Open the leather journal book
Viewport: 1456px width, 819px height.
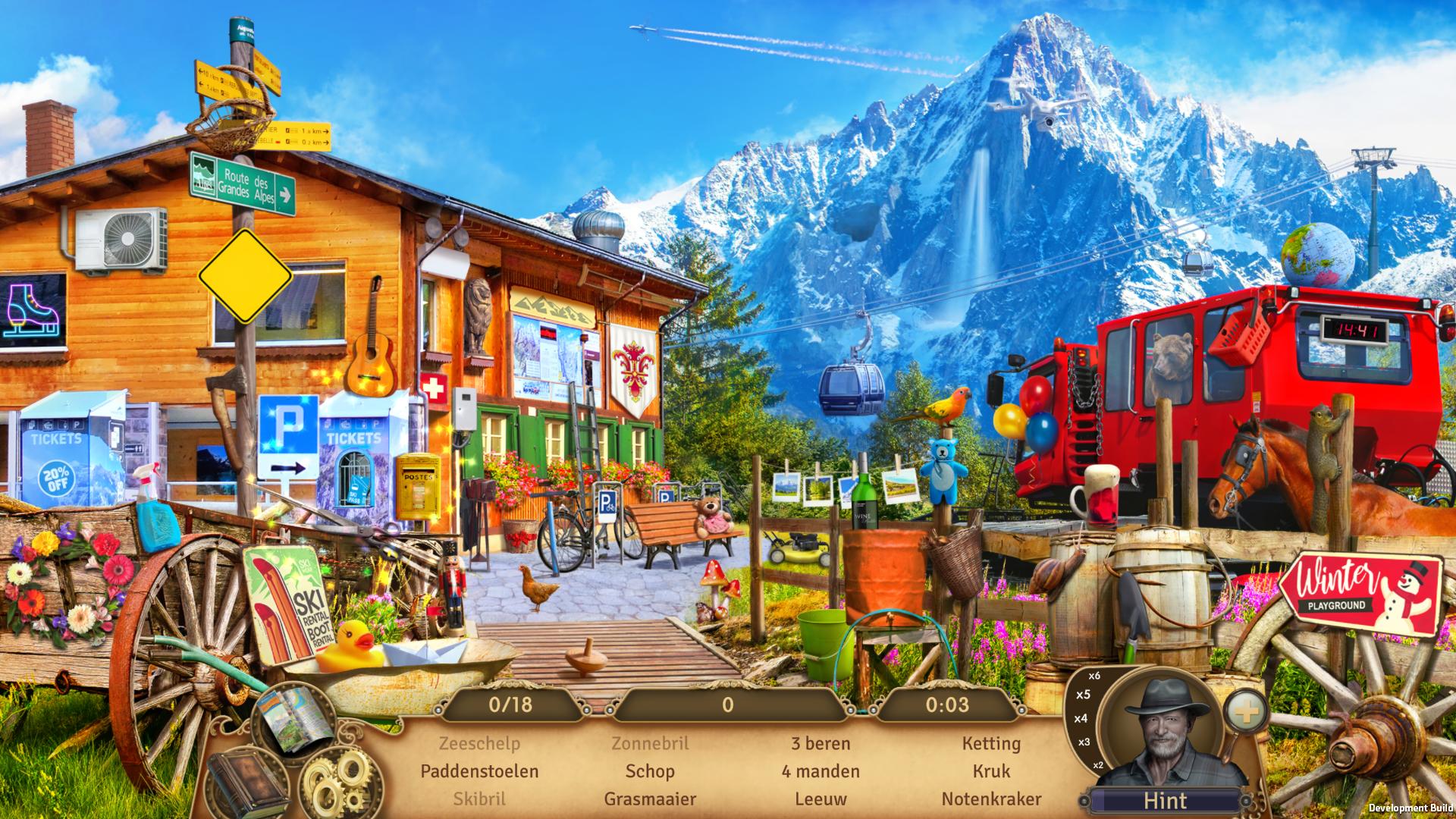[247, 786]
